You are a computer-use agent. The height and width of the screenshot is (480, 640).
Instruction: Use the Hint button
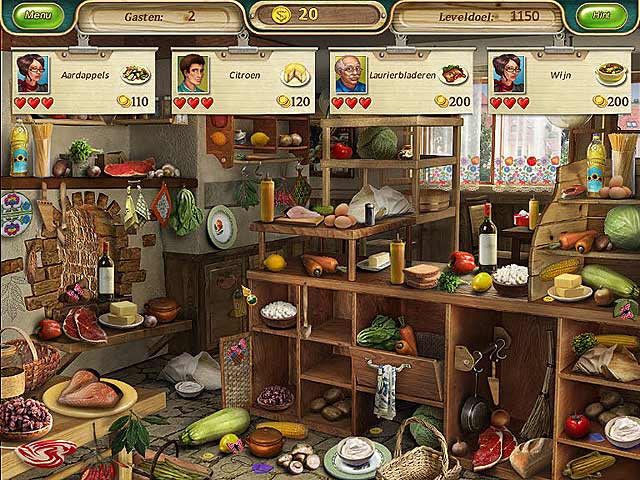601,16
